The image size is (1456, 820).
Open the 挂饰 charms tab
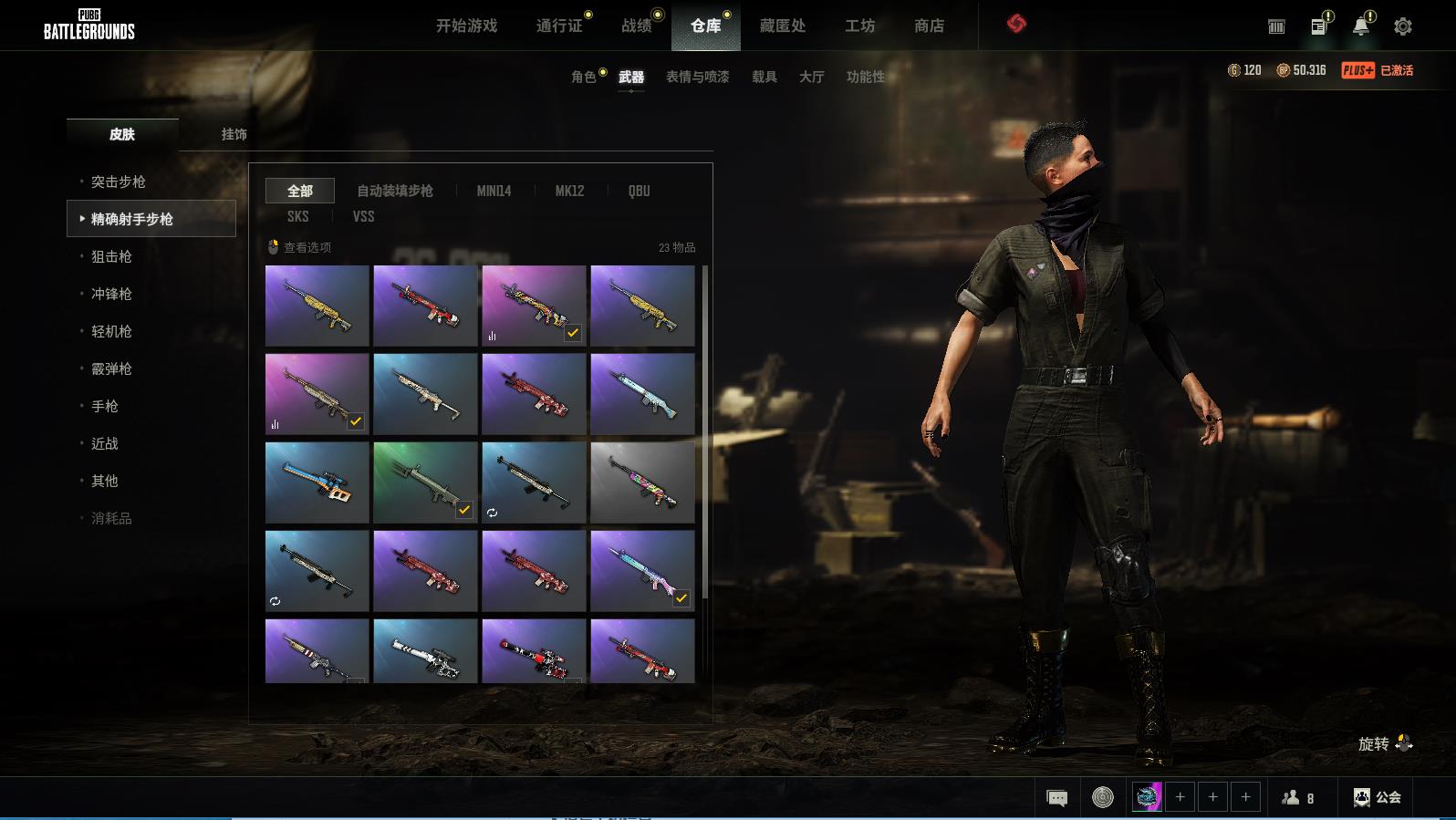click(x=234, y=134)
